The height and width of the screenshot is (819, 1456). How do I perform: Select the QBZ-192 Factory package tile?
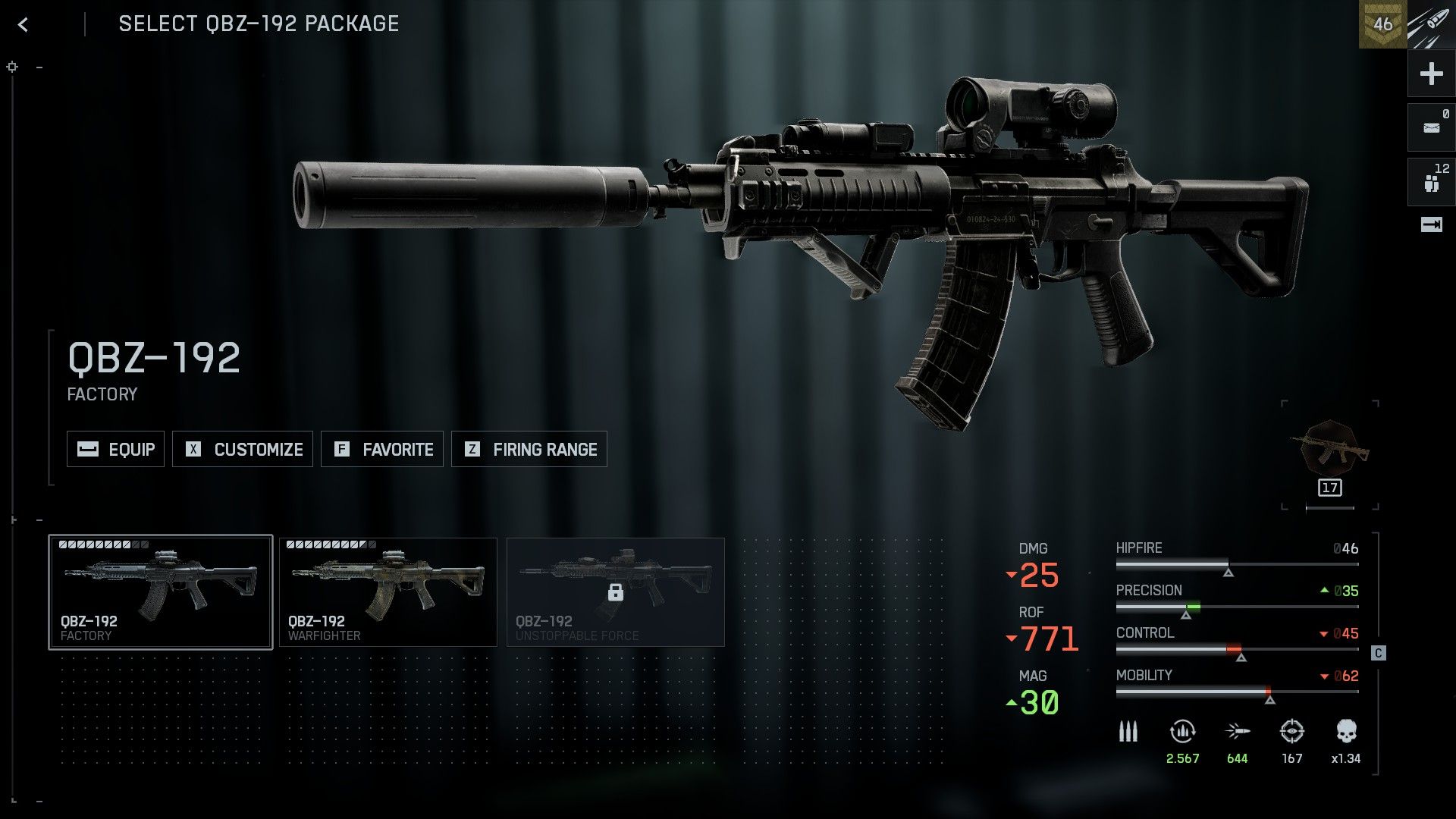pyautogui.click(x=161, y=592)
